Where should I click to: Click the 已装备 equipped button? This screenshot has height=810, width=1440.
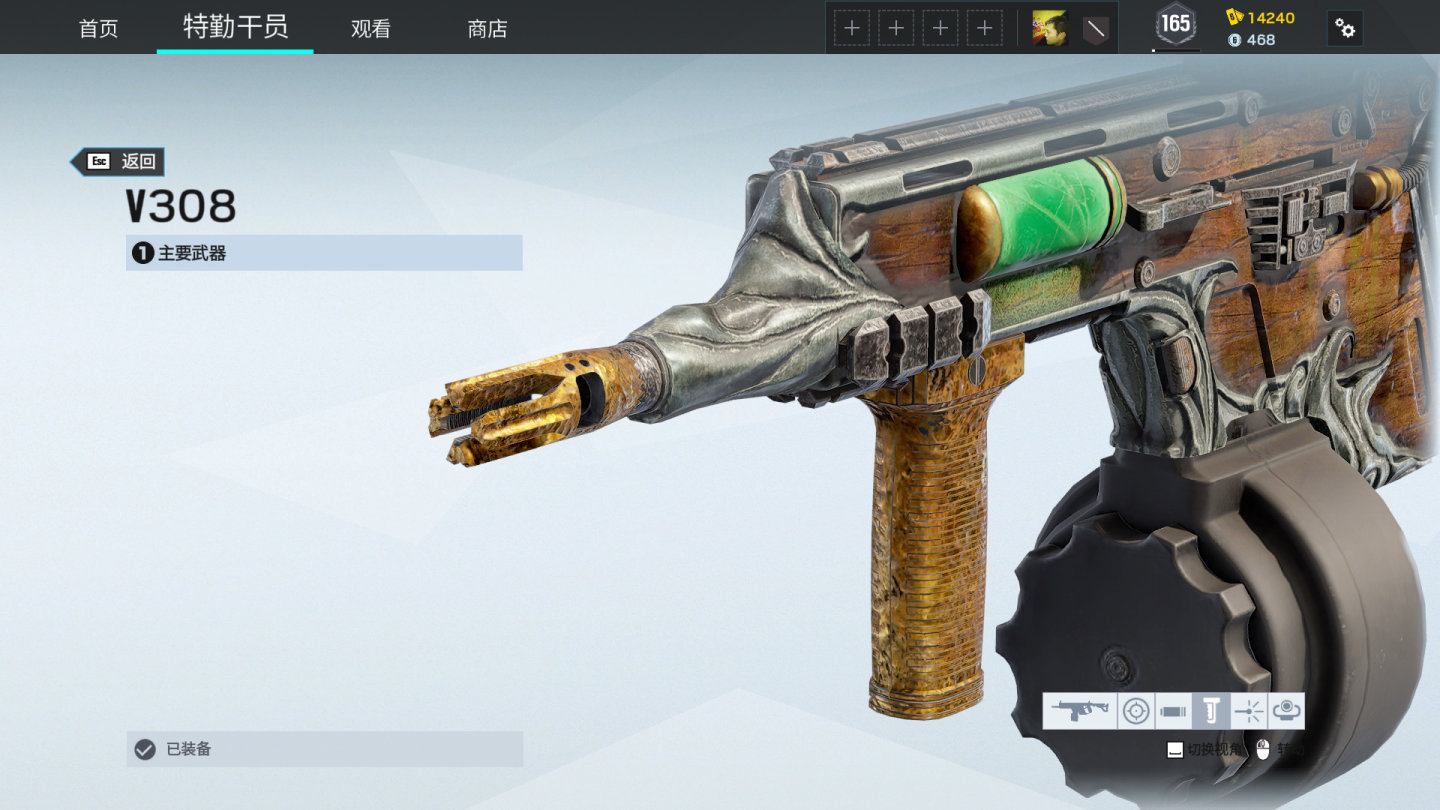[324, 749]
